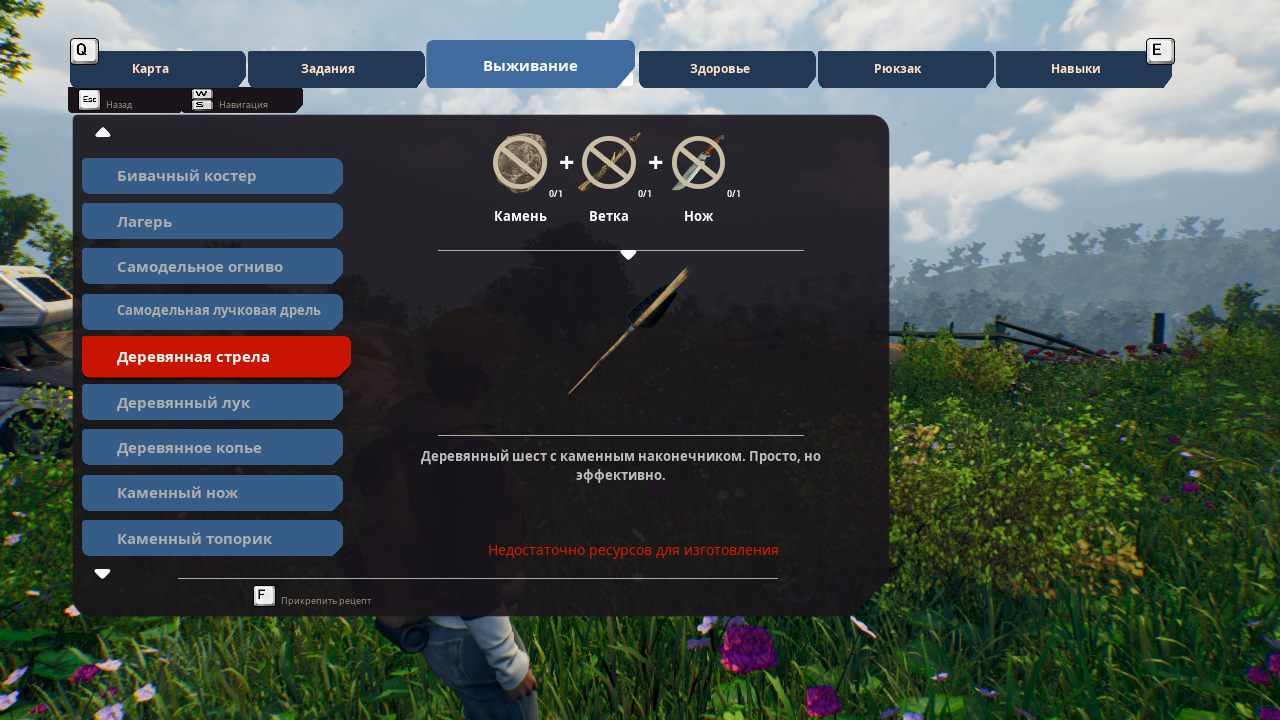Screen dimensions: 1280x720
Task: Select the Деревянный лук recipe
Action: (212, 401)
